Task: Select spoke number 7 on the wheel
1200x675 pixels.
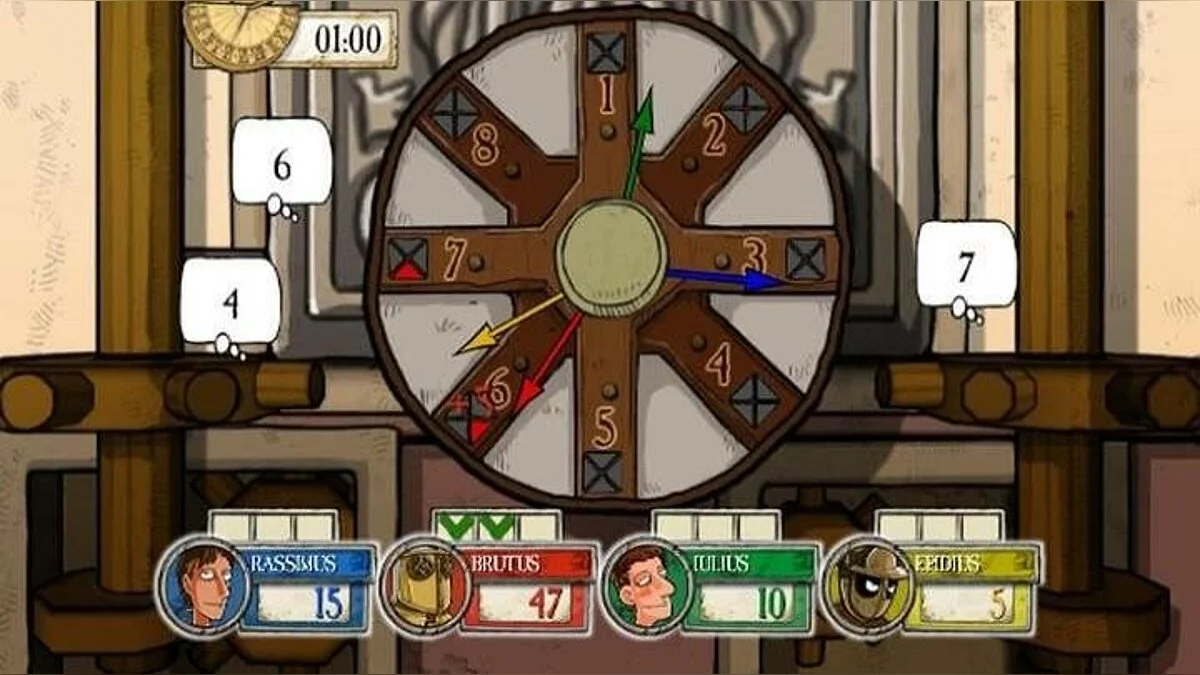Action: (x=454, y=260)
